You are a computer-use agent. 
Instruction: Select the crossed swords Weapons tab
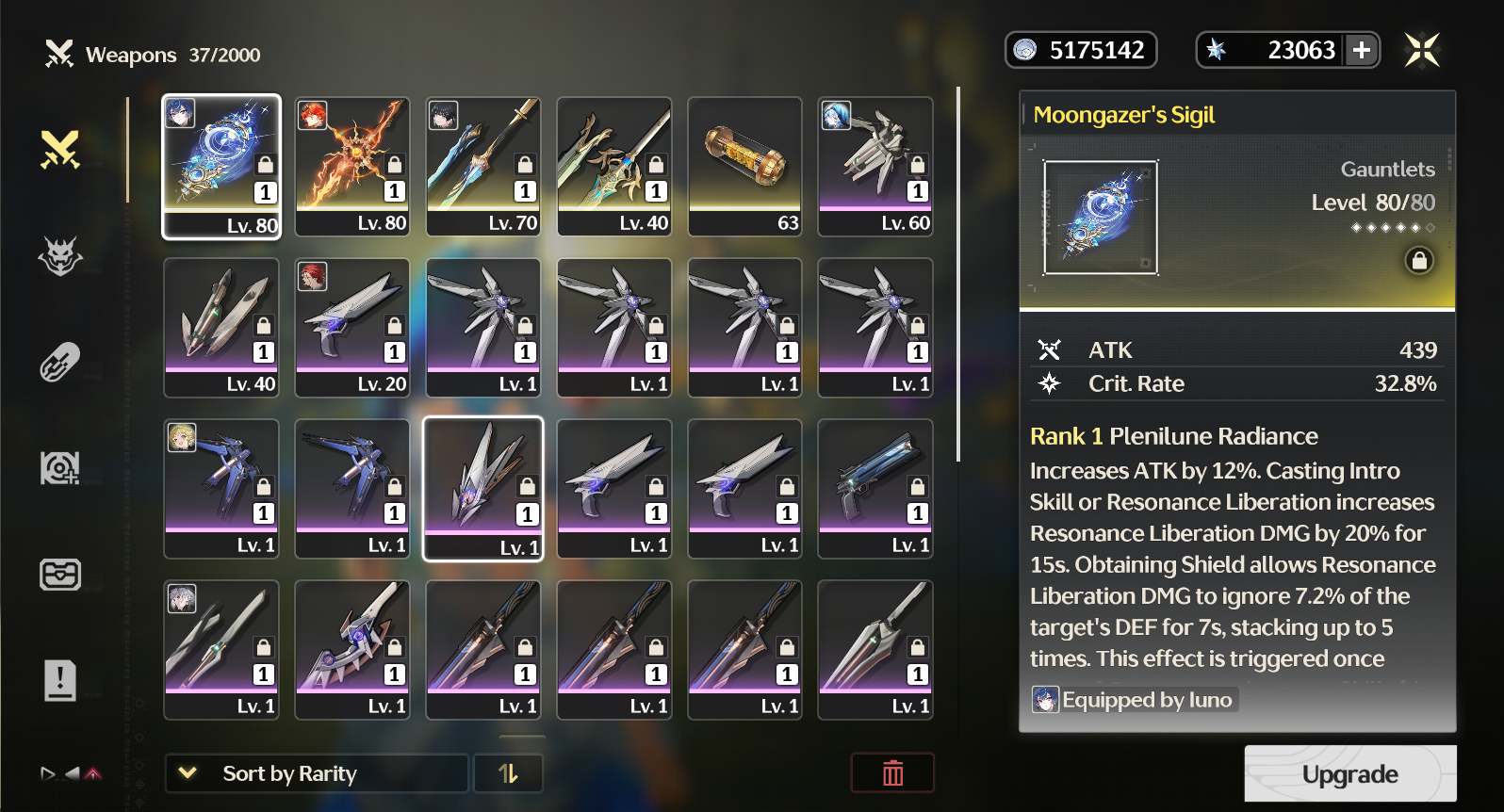60,150
